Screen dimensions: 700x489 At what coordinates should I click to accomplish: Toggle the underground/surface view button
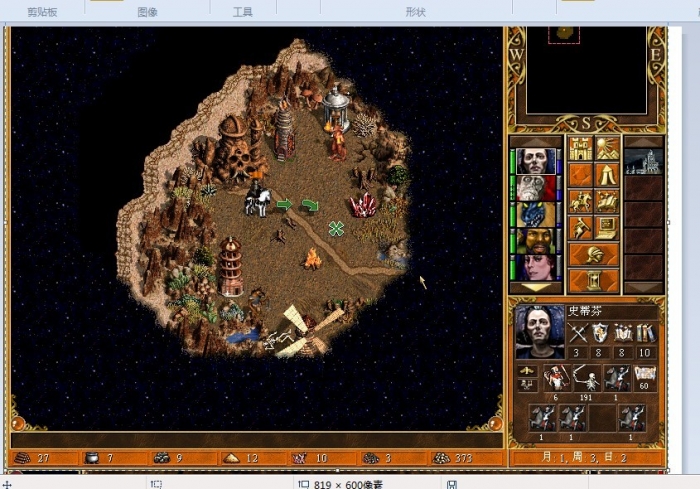click(606, 150)
